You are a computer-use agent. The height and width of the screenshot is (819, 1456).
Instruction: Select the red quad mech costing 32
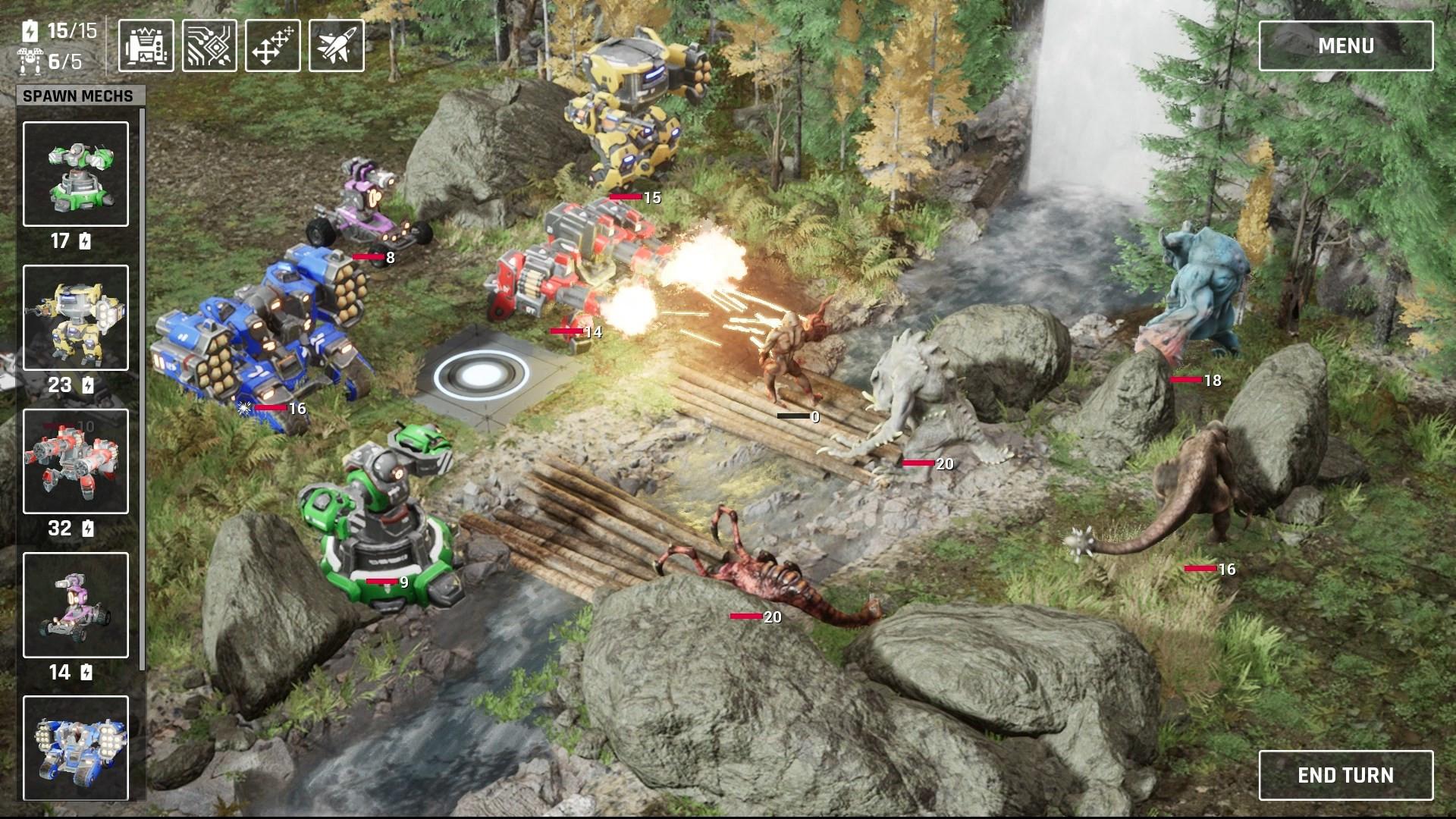click(75, 462)
